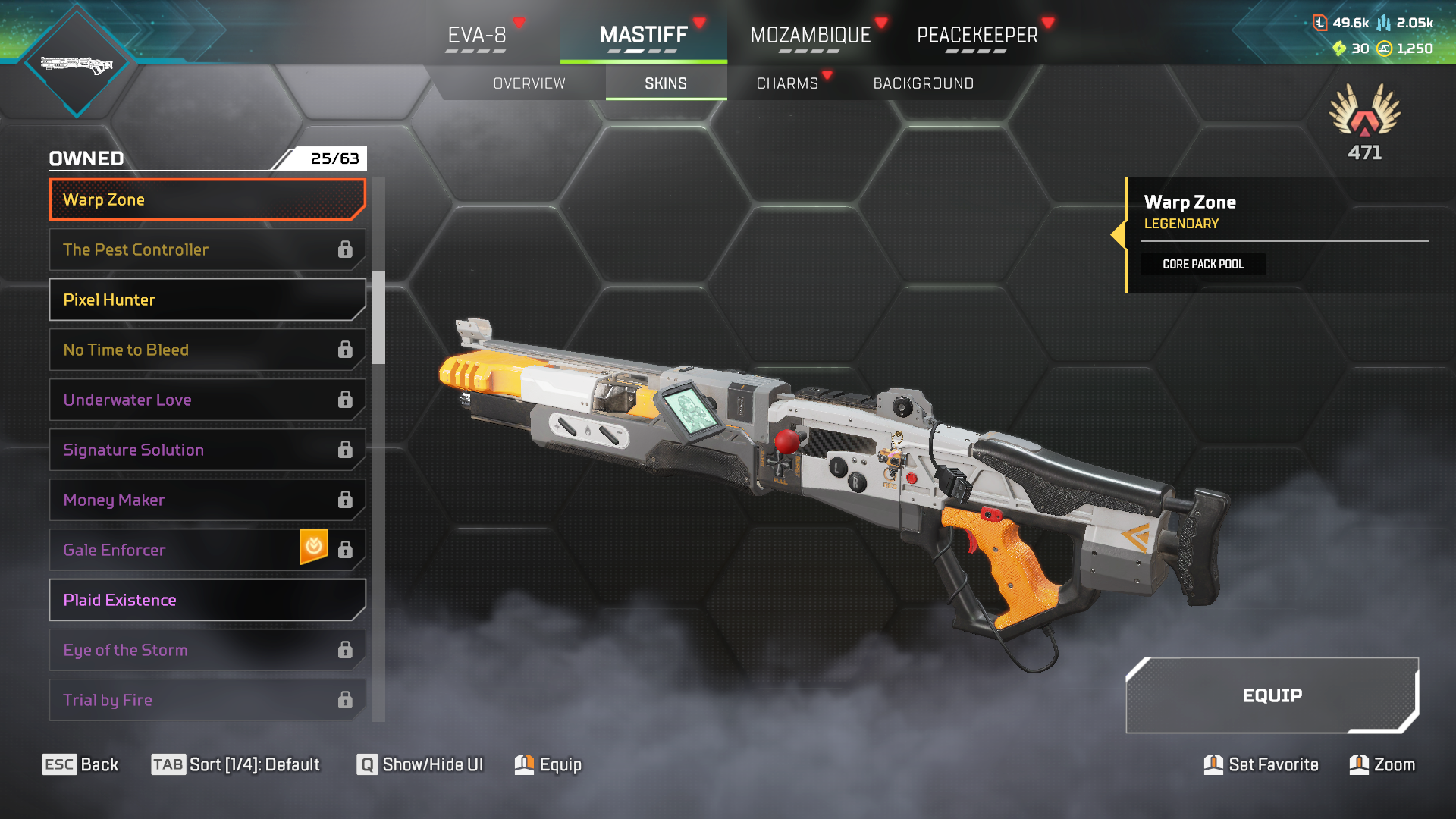Choose The Pest Controller skin
The image size is (1456, 819).
207,250
